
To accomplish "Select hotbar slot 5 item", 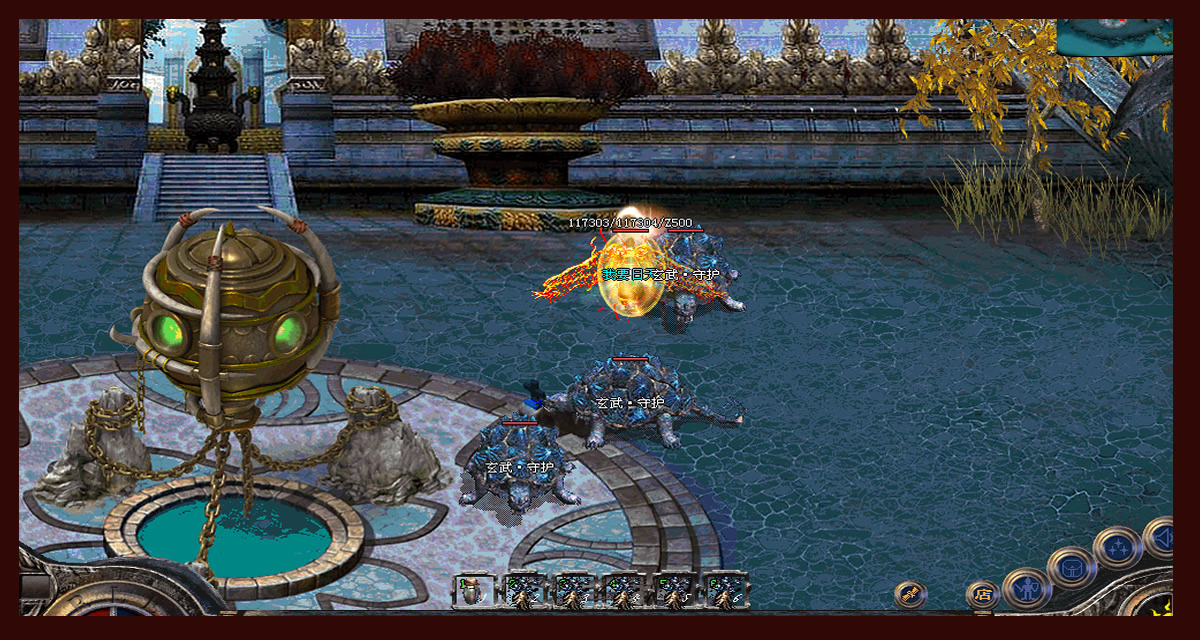I will [676, 591].
